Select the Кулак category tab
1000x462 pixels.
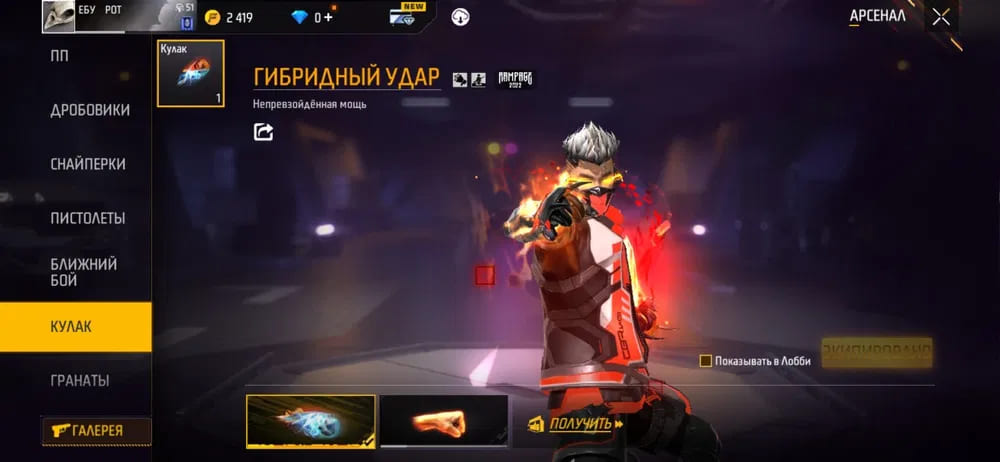[76, 327]
